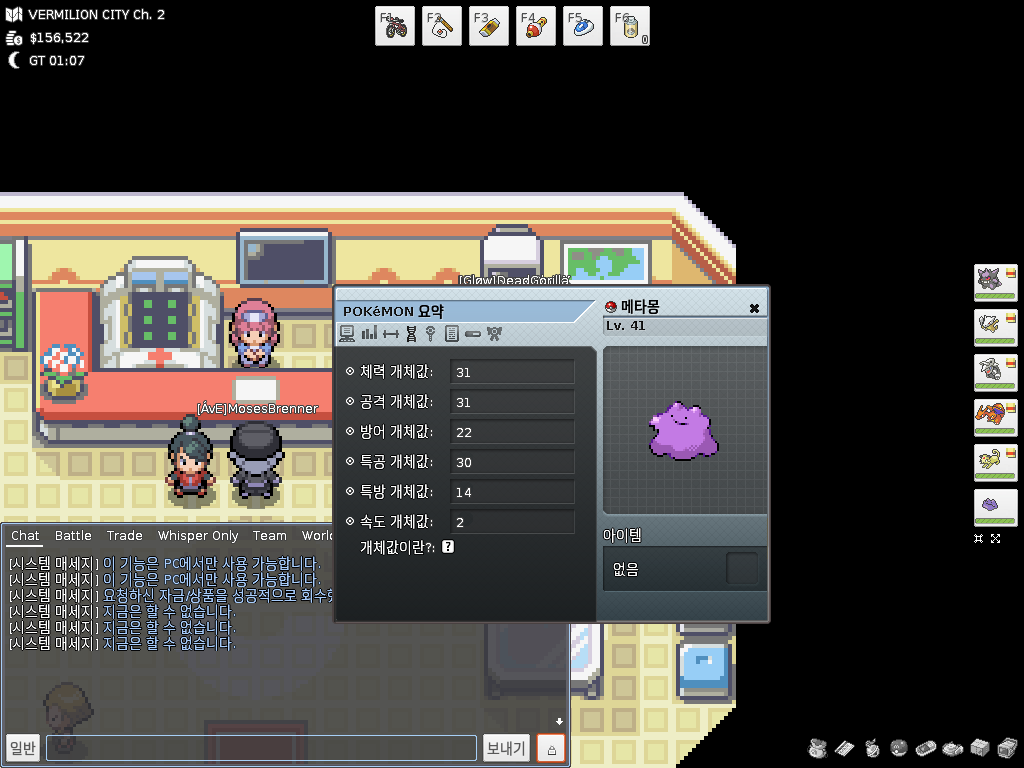Close the Pokémon summary window
Image resolution: width=1024 pixels, height=768 pixels.
pos(754,308)
